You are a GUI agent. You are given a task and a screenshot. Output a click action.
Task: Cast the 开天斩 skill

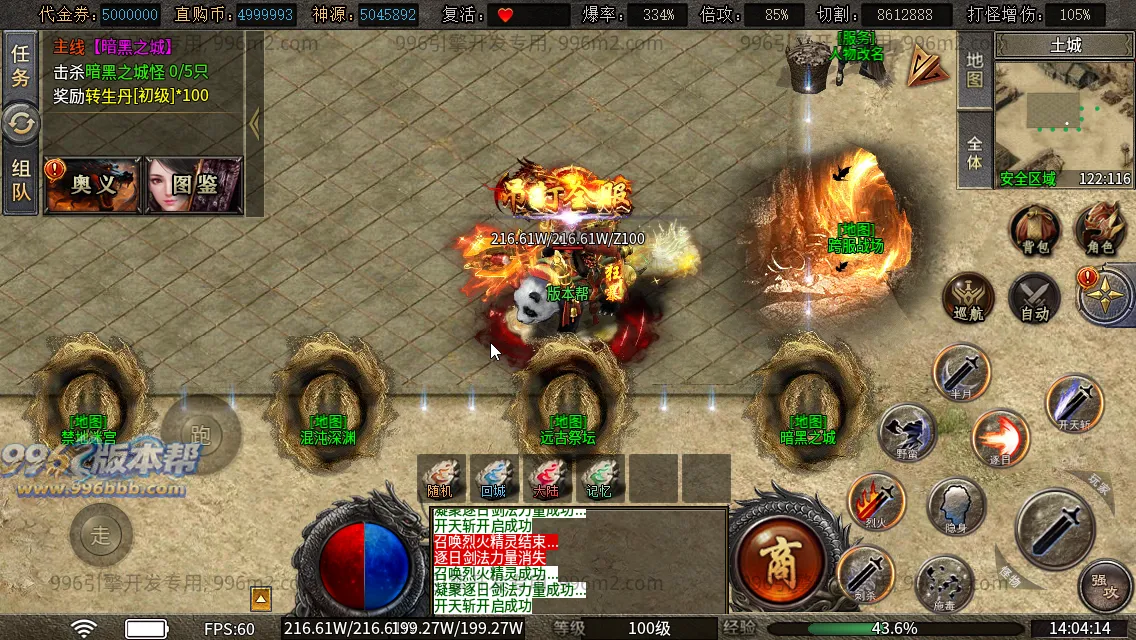coord(1074,403)
